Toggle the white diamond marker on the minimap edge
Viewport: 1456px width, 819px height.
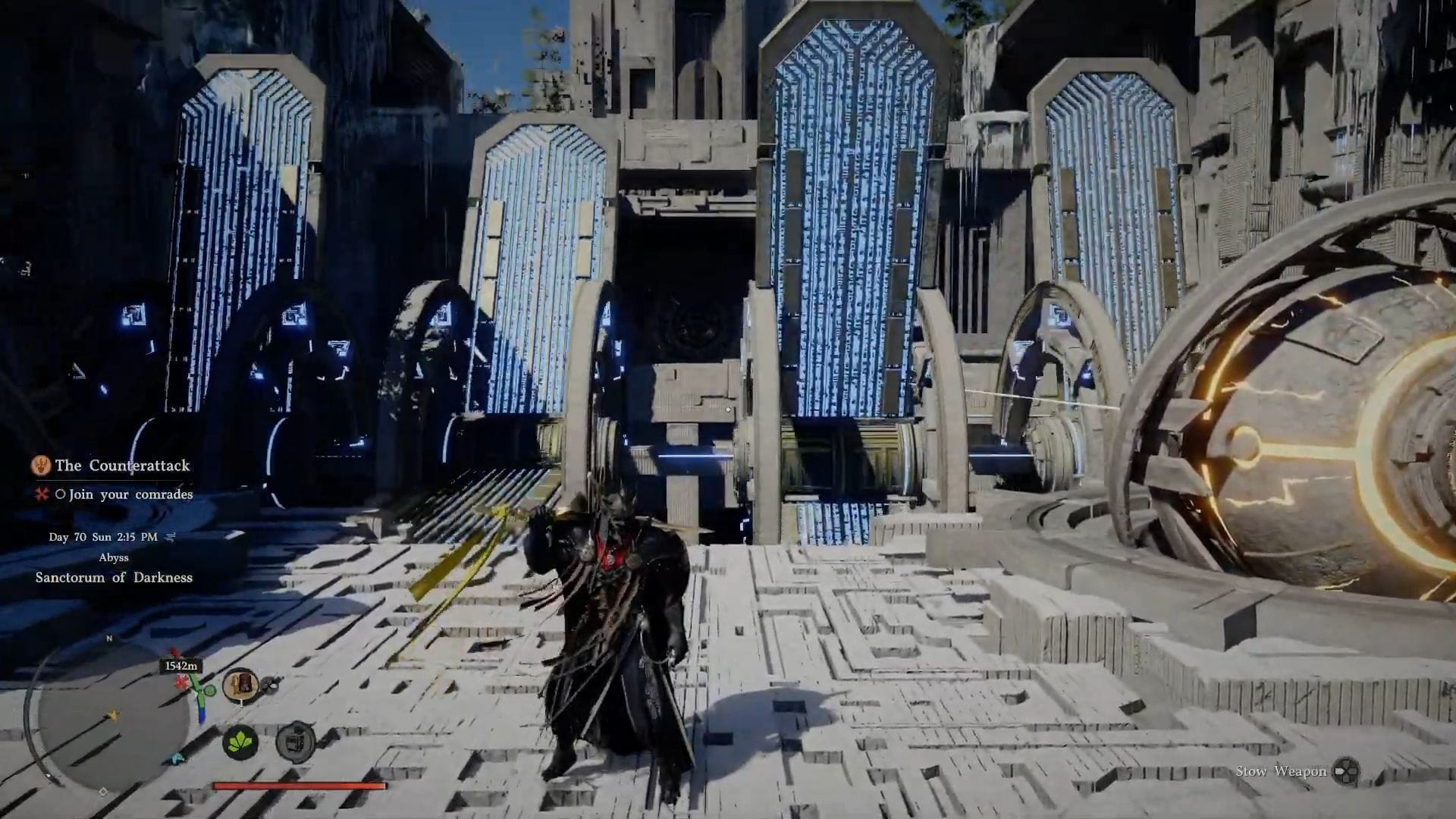click(104, 790)
